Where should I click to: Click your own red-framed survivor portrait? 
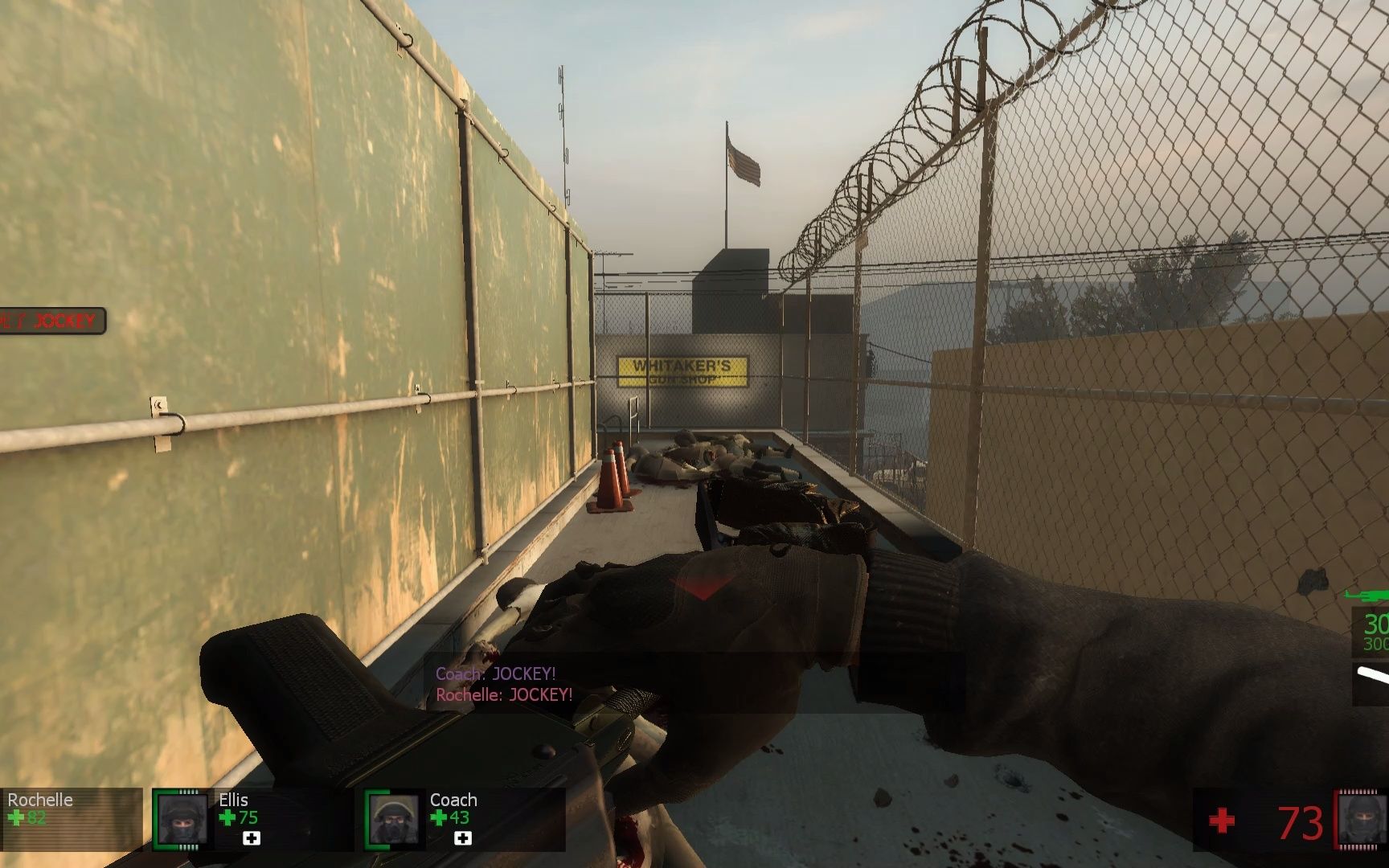(x=1361, y=821)
